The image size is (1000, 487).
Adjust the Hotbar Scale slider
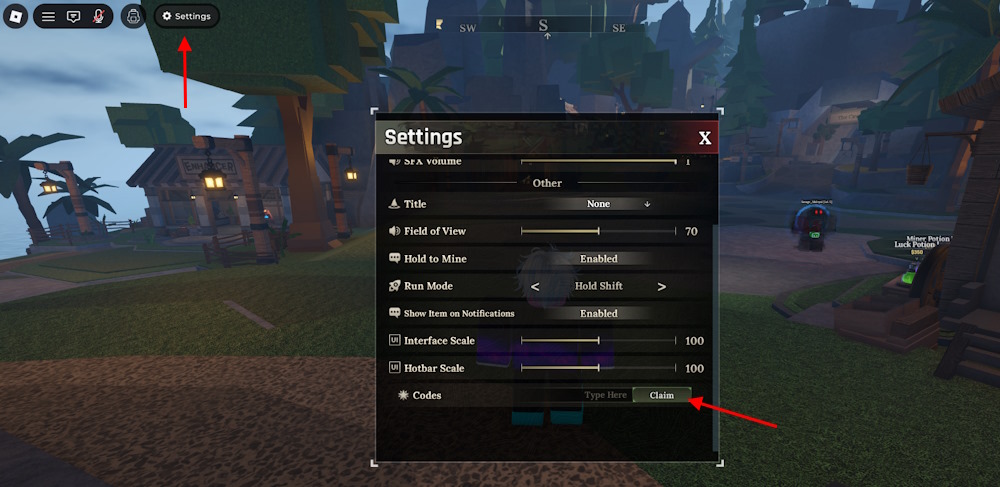pyautogui.click(x=599, y=368)
